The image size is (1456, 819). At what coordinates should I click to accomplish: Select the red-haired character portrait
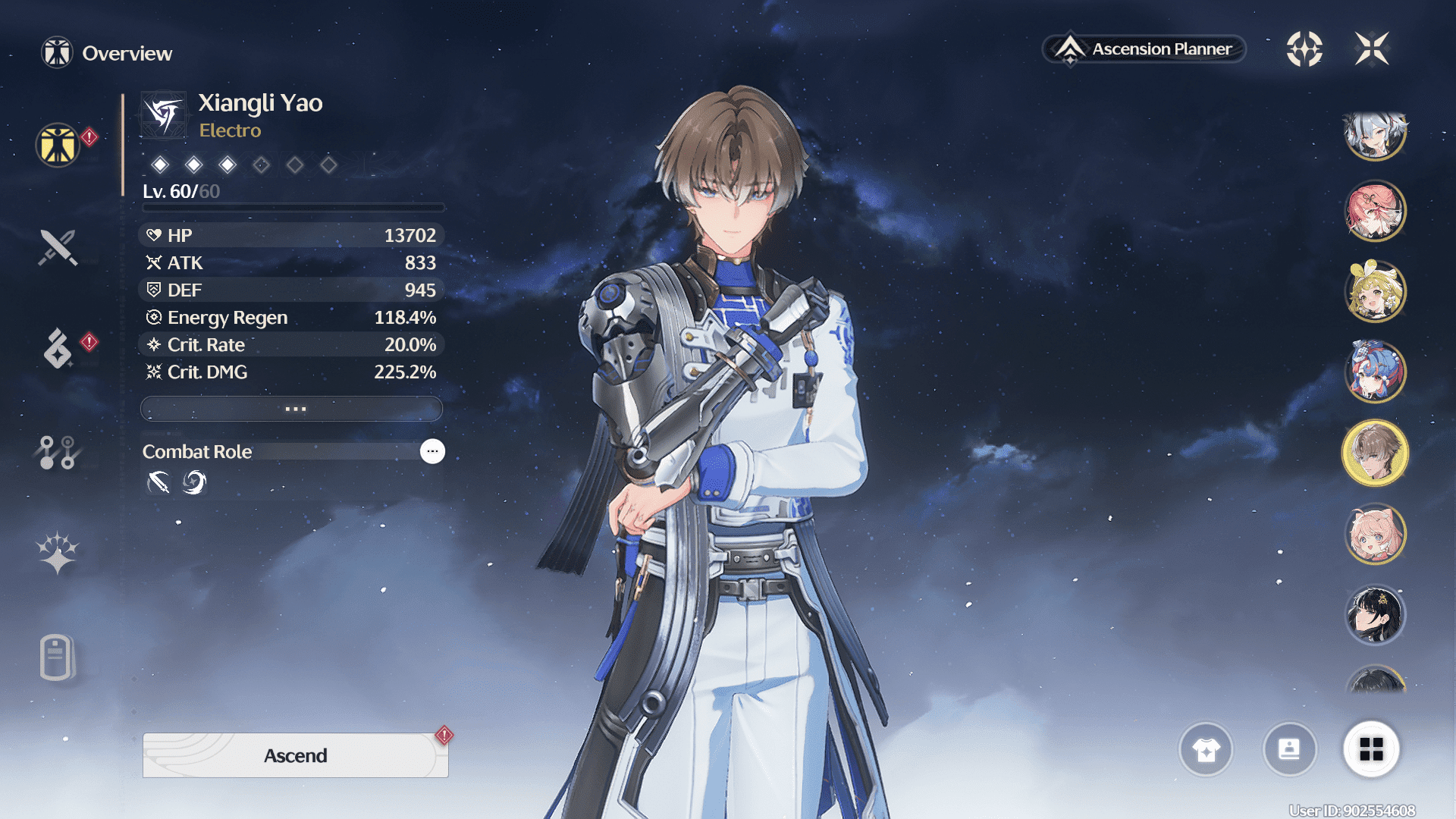pos(1375,210)
